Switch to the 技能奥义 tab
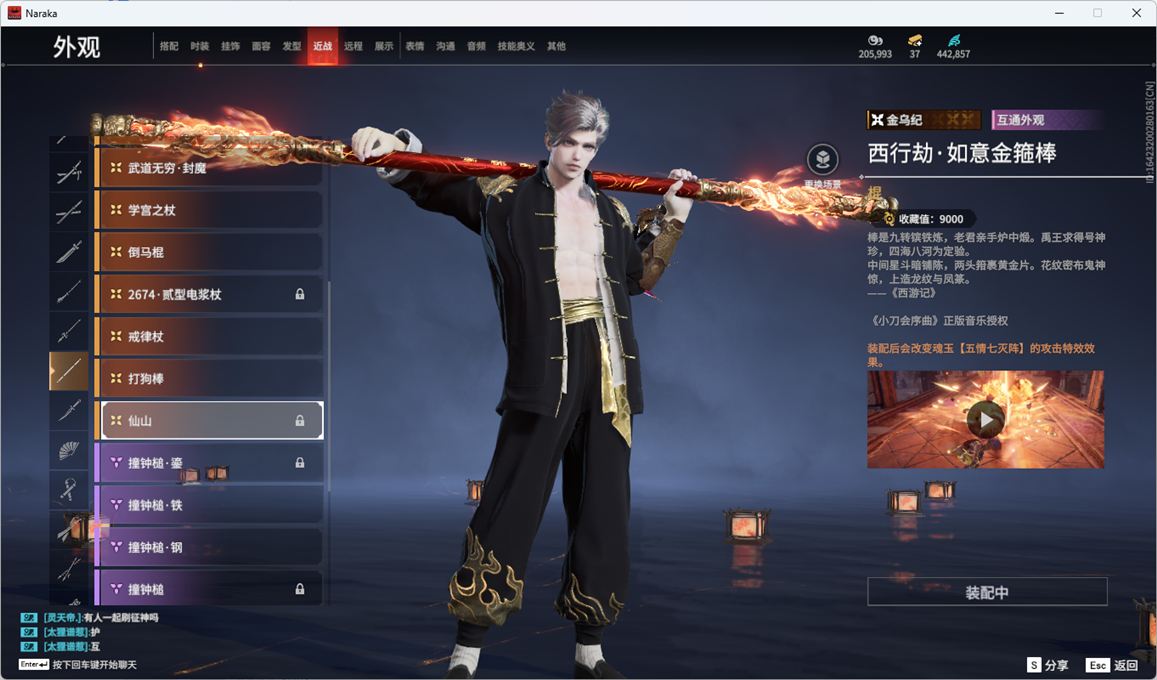 [x=516, y=46]
